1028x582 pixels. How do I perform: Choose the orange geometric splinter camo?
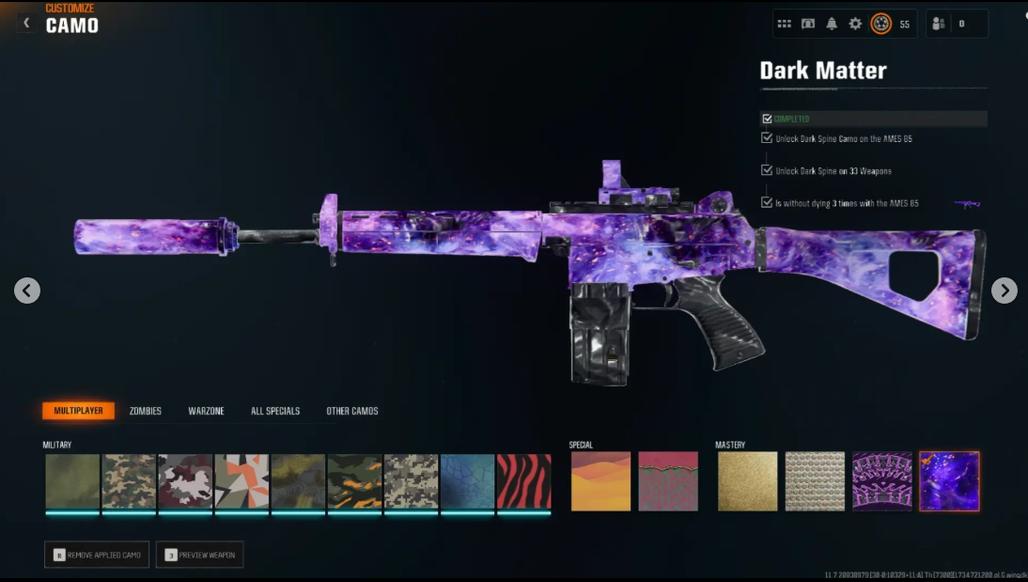(x=241, y=482)
